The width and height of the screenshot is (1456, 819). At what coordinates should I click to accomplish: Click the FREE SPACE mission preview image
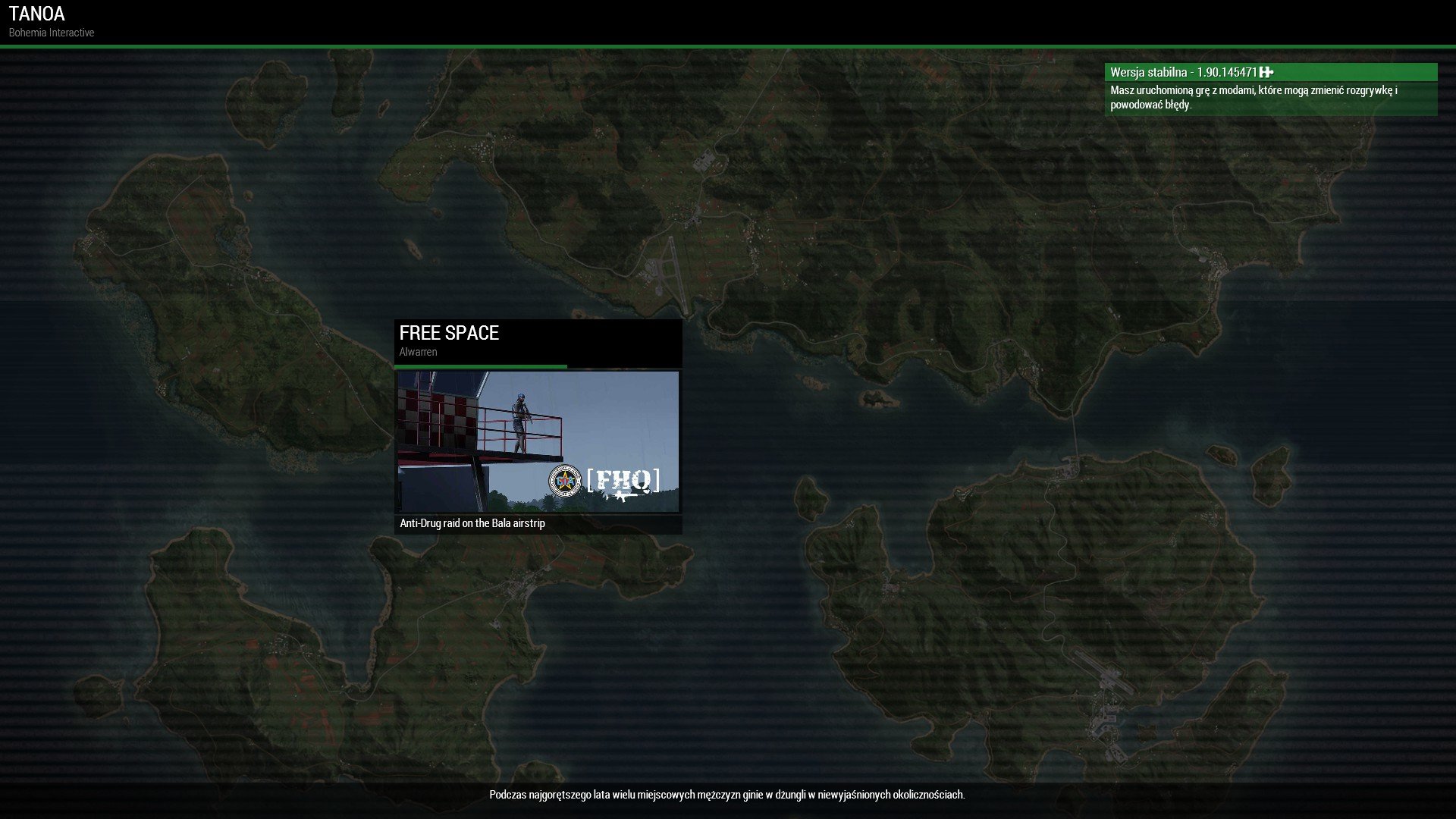point(538,441)
